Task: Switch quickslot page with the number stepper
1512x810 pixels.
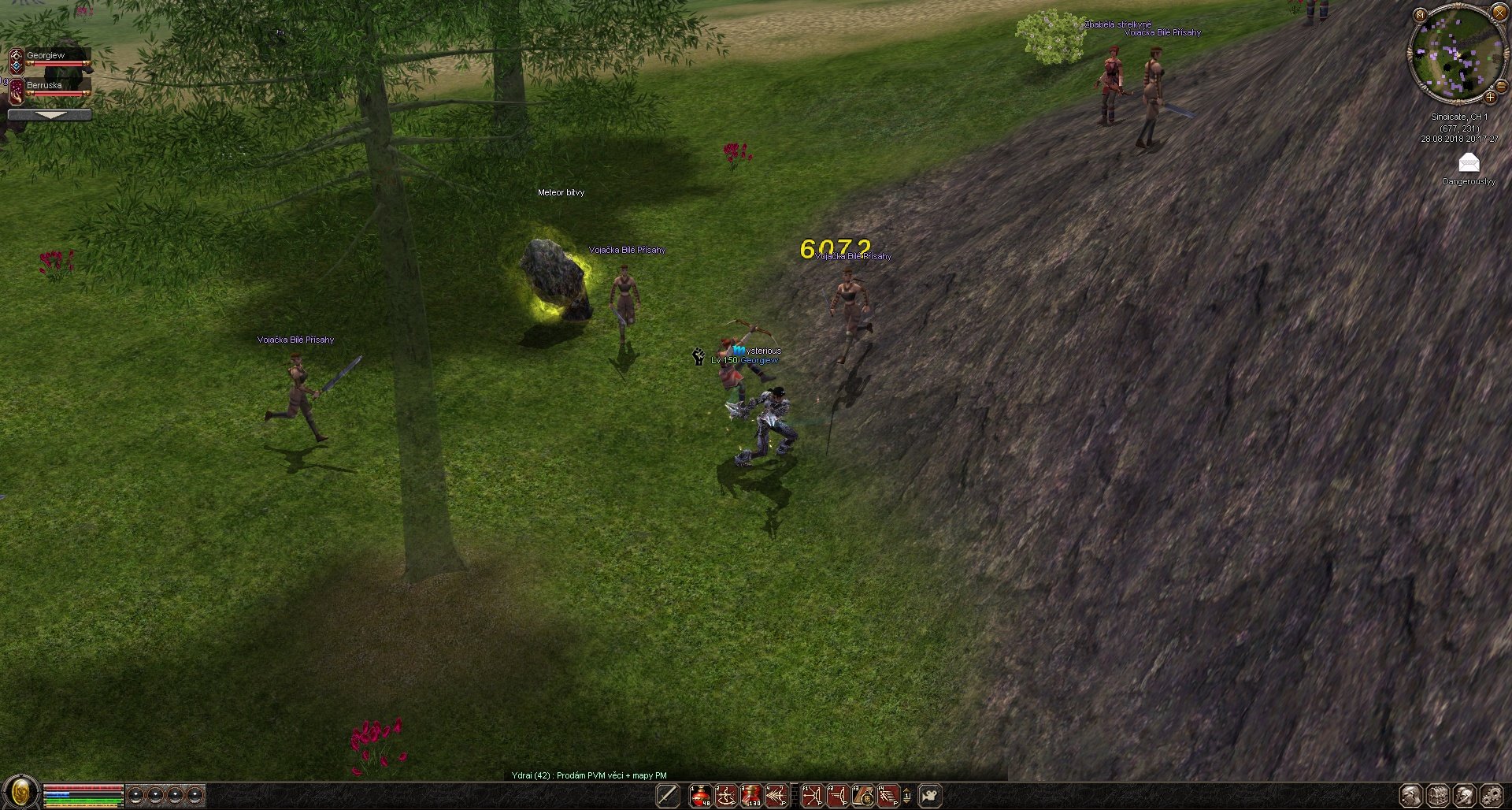Action: [x=906, y=796]
